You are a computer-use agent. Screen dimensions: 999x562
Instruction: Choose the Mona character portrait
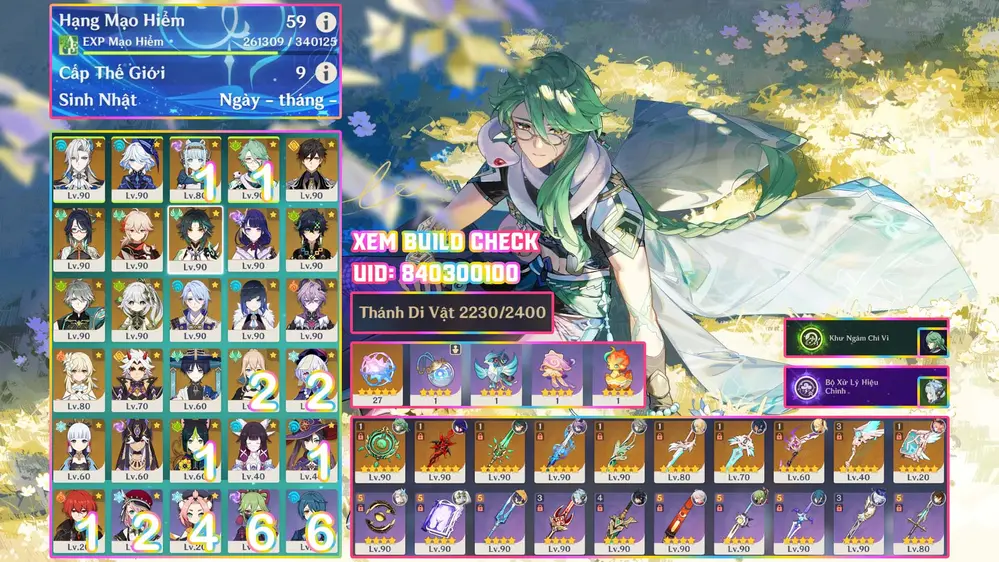coord(310,445)
